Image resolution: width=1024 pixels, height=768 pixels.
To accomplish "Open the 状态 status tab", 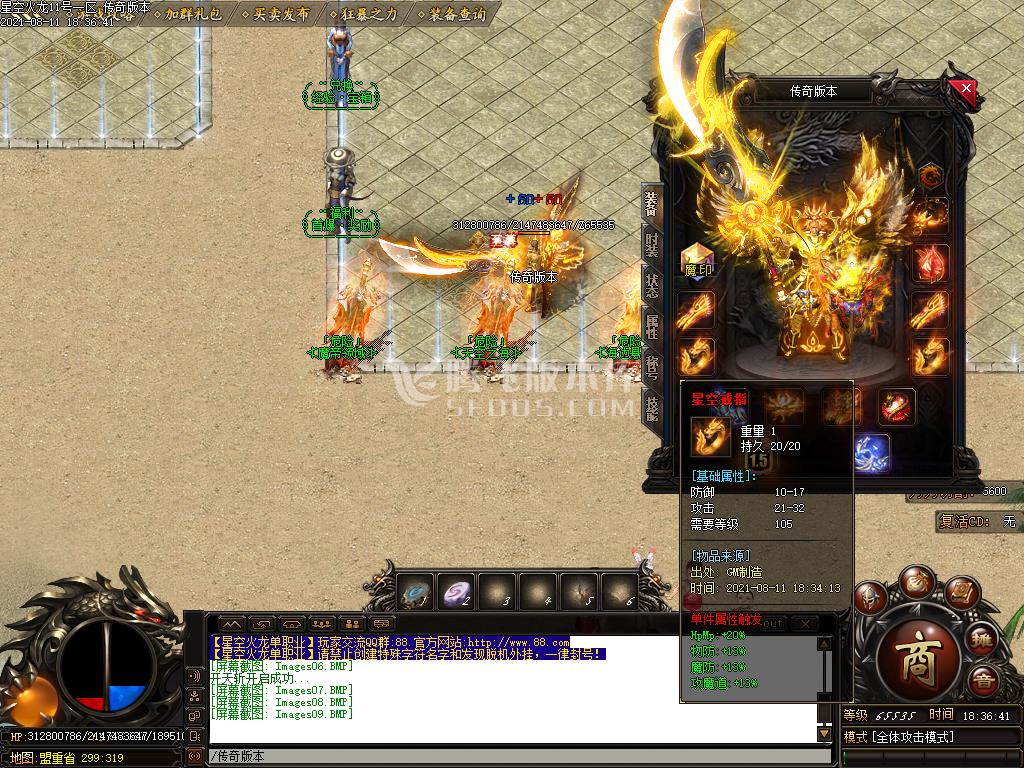I will (x=652, y=287).
